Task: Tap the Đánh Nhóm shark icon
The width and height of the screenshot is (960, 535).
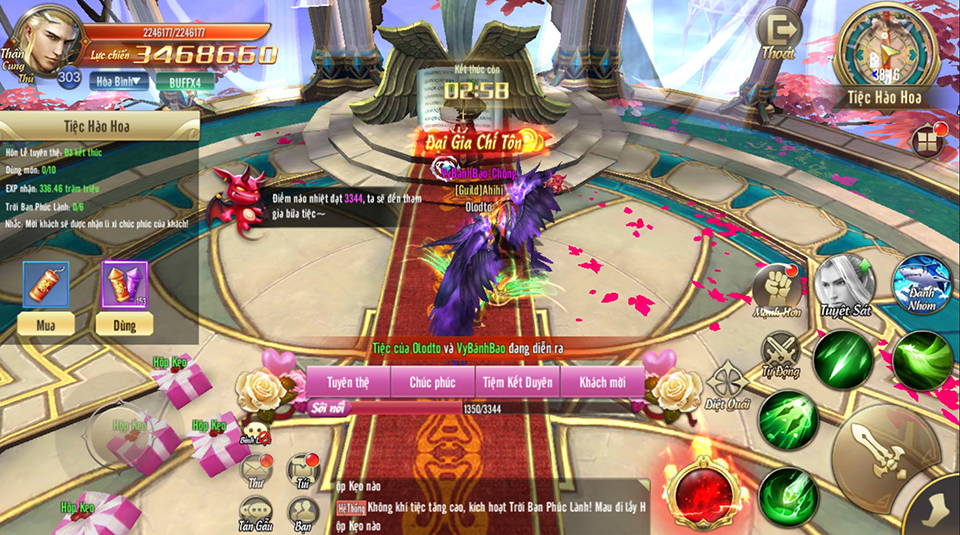Action: [921, 284]
